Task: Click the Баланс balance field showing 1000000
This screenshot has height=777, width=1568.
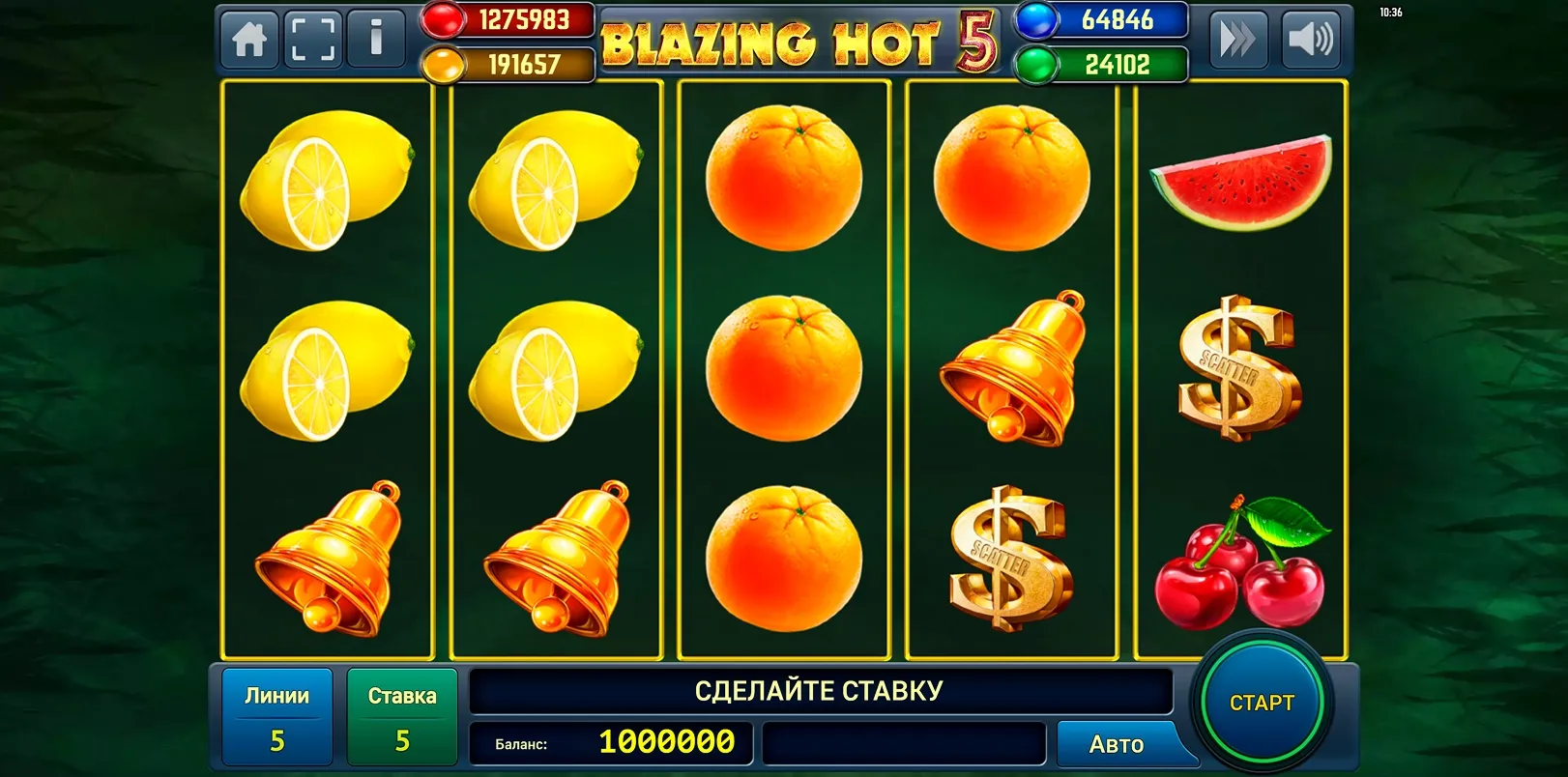Action: (x=609, y=744)
